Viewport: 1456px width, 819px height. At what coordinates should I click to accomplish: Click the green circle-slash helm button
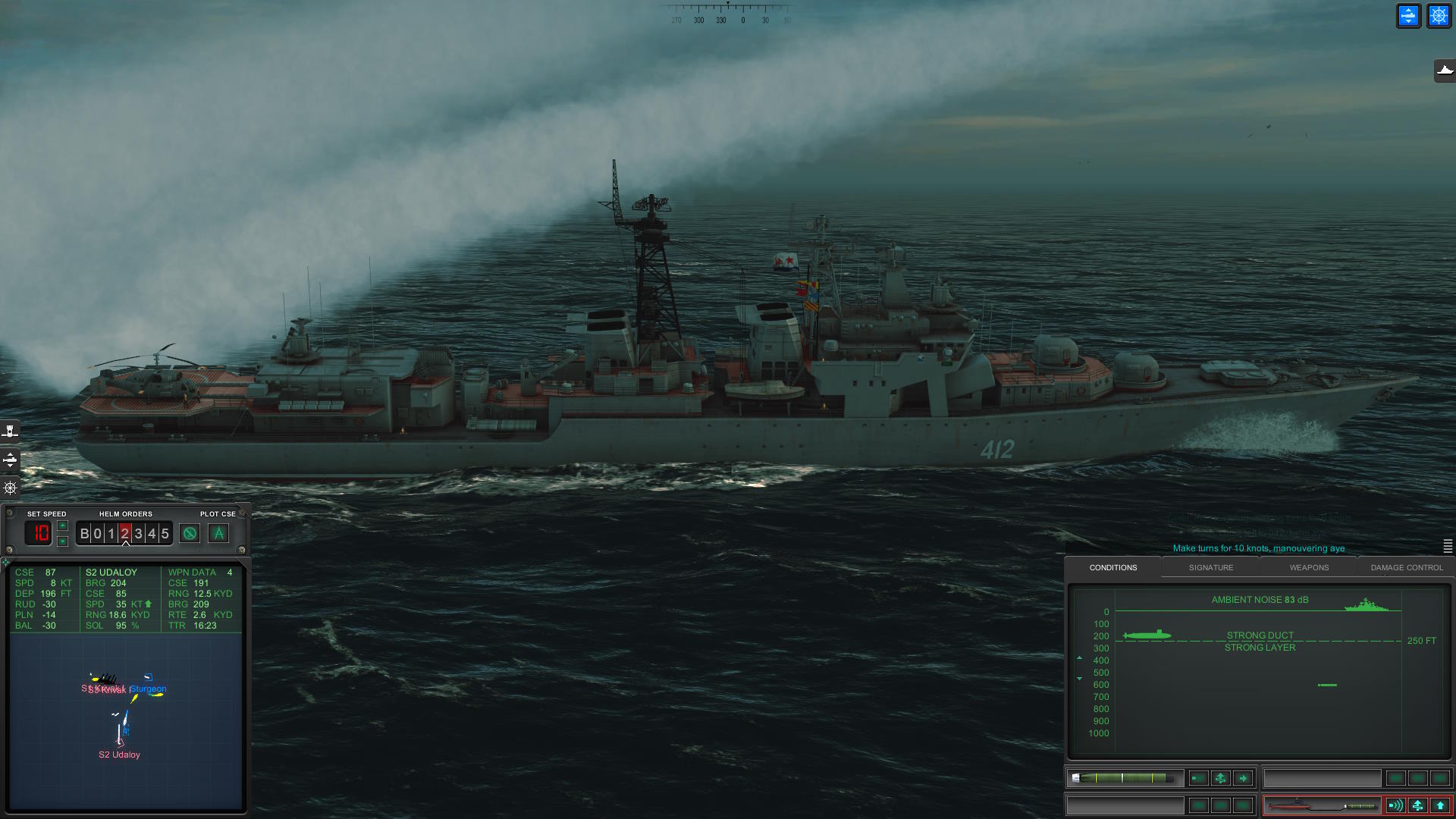coord(190,534)
